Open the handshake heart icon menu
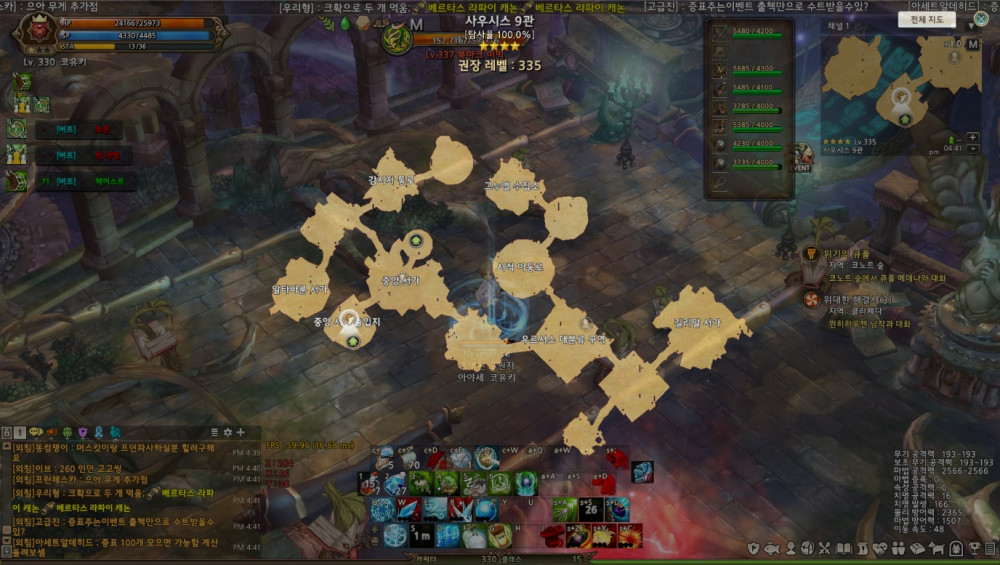 tap(882, 548)
